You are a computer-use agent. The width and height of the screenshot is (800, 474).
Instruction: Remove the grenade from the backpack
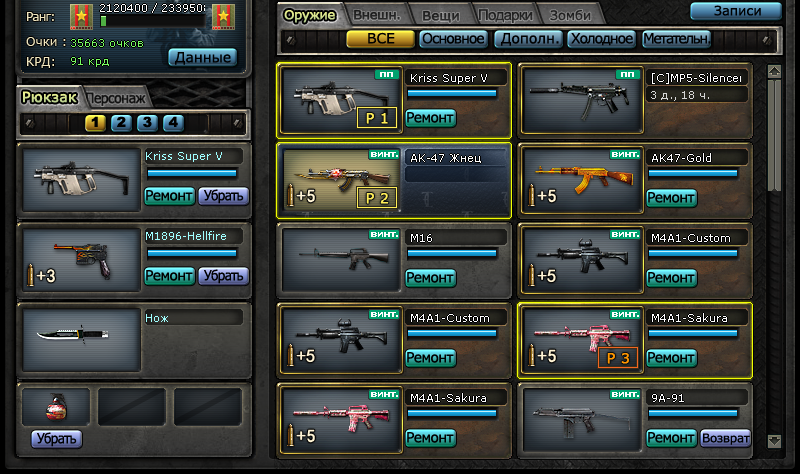56,438
